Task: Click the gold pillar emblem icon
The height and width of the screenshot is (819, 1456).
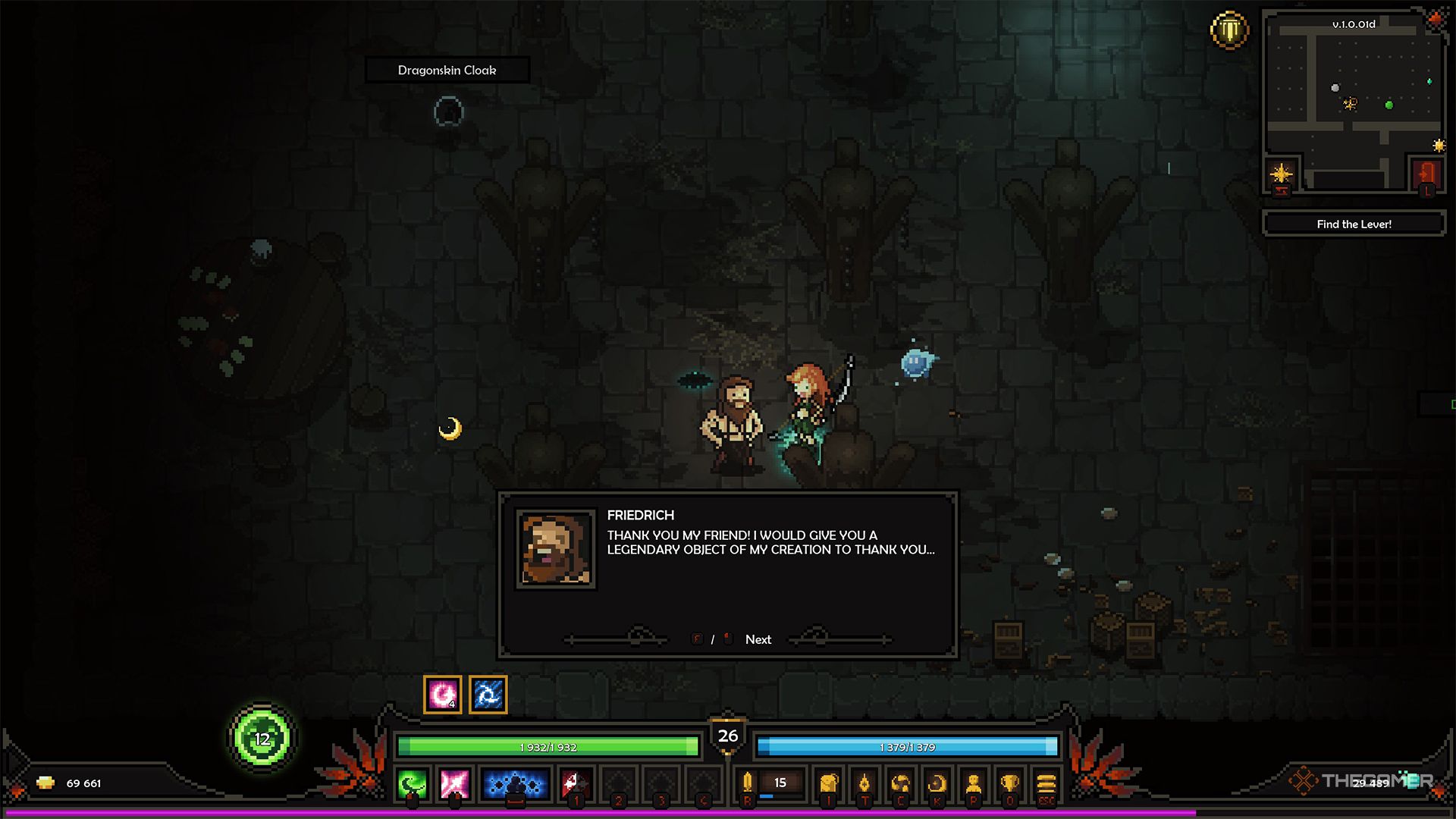Action: pos(1229,30)
